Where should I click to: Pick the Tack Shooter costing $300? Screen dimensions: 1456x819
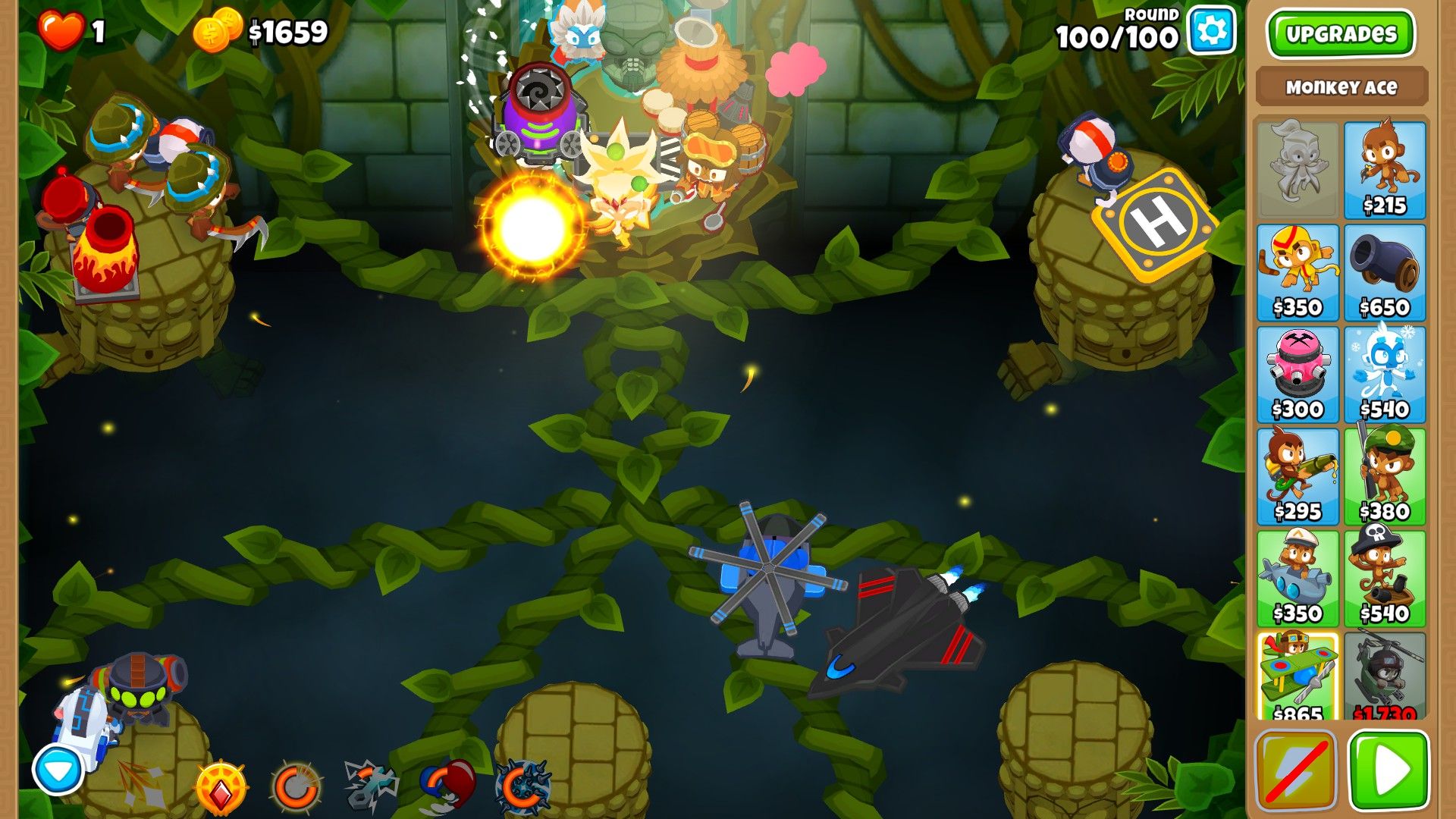pos(1298,372)
